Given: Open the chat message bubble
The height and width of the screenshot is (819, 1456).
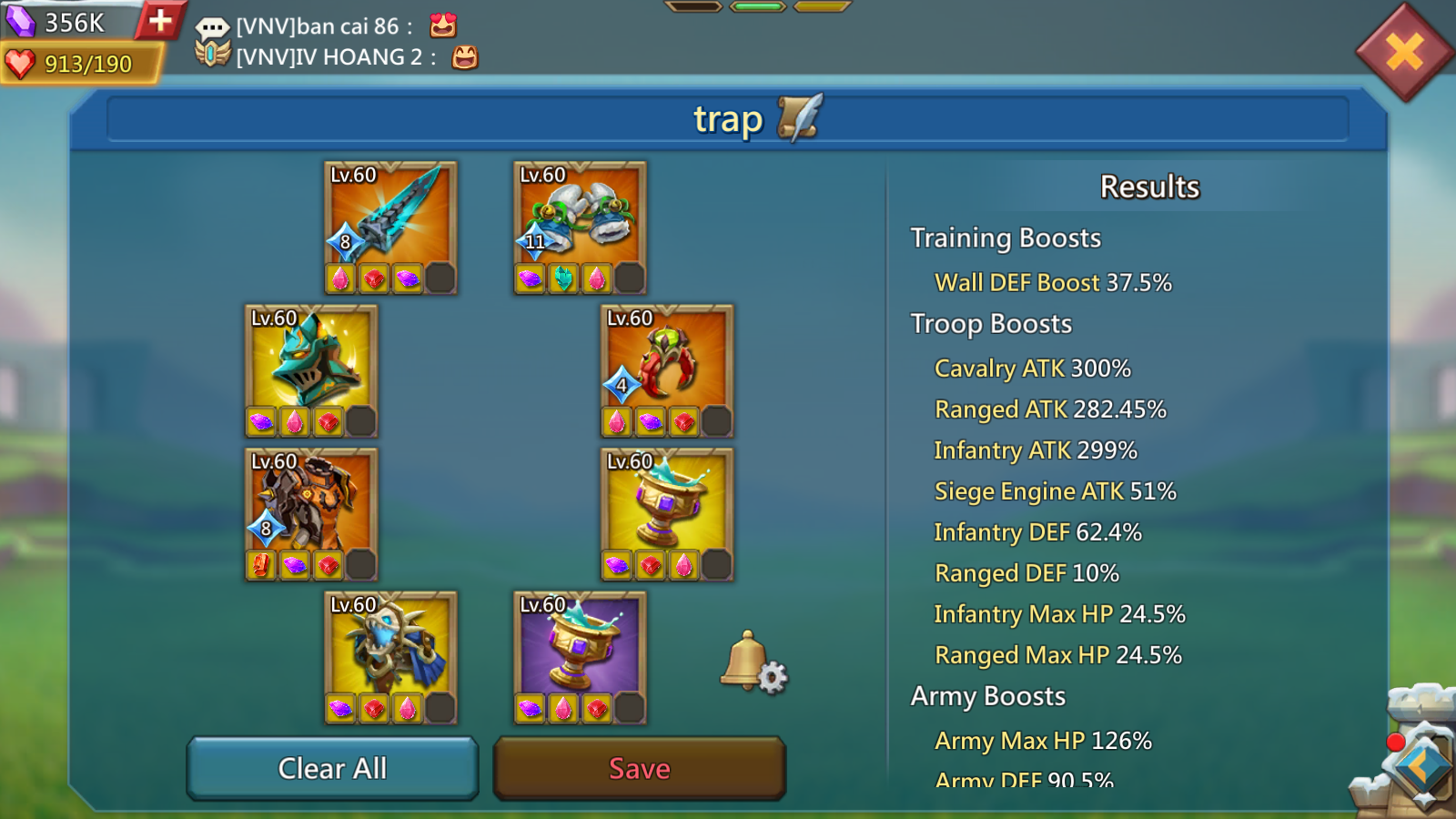Looking at the screenshot, I should [212, 27].
